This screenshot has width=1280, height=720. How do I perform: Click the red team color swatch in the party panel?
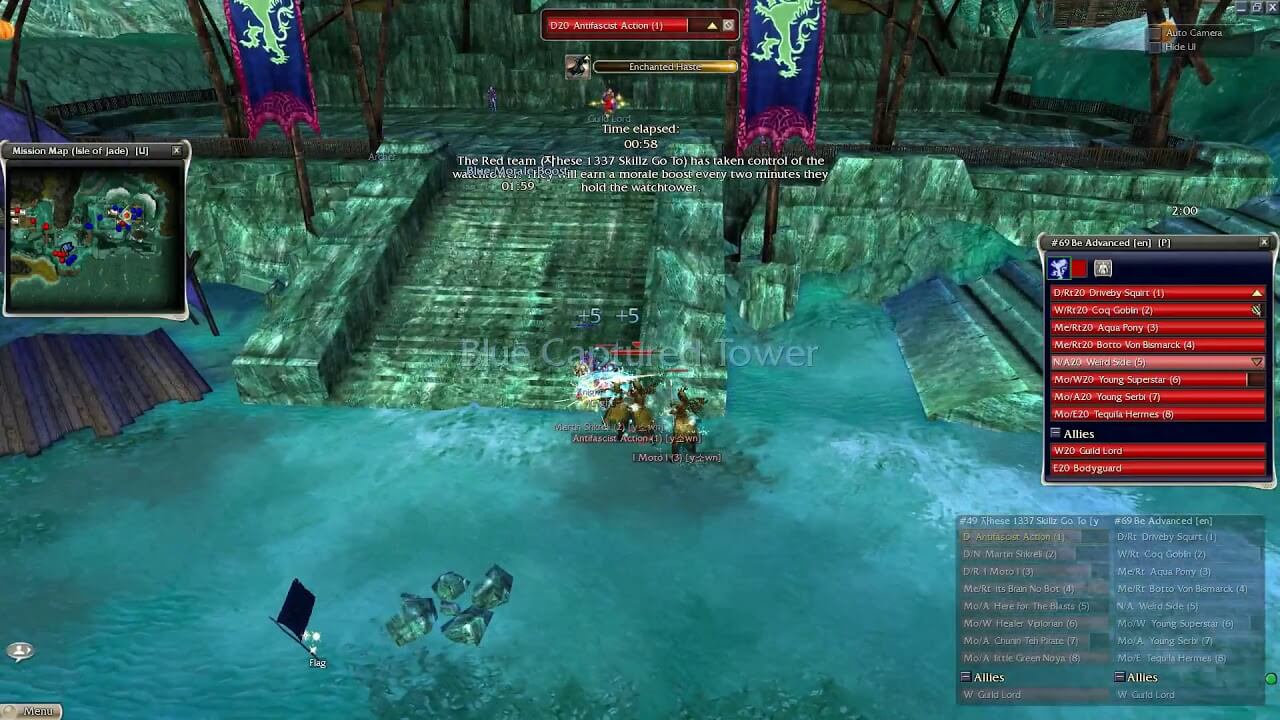[1077, 267]
